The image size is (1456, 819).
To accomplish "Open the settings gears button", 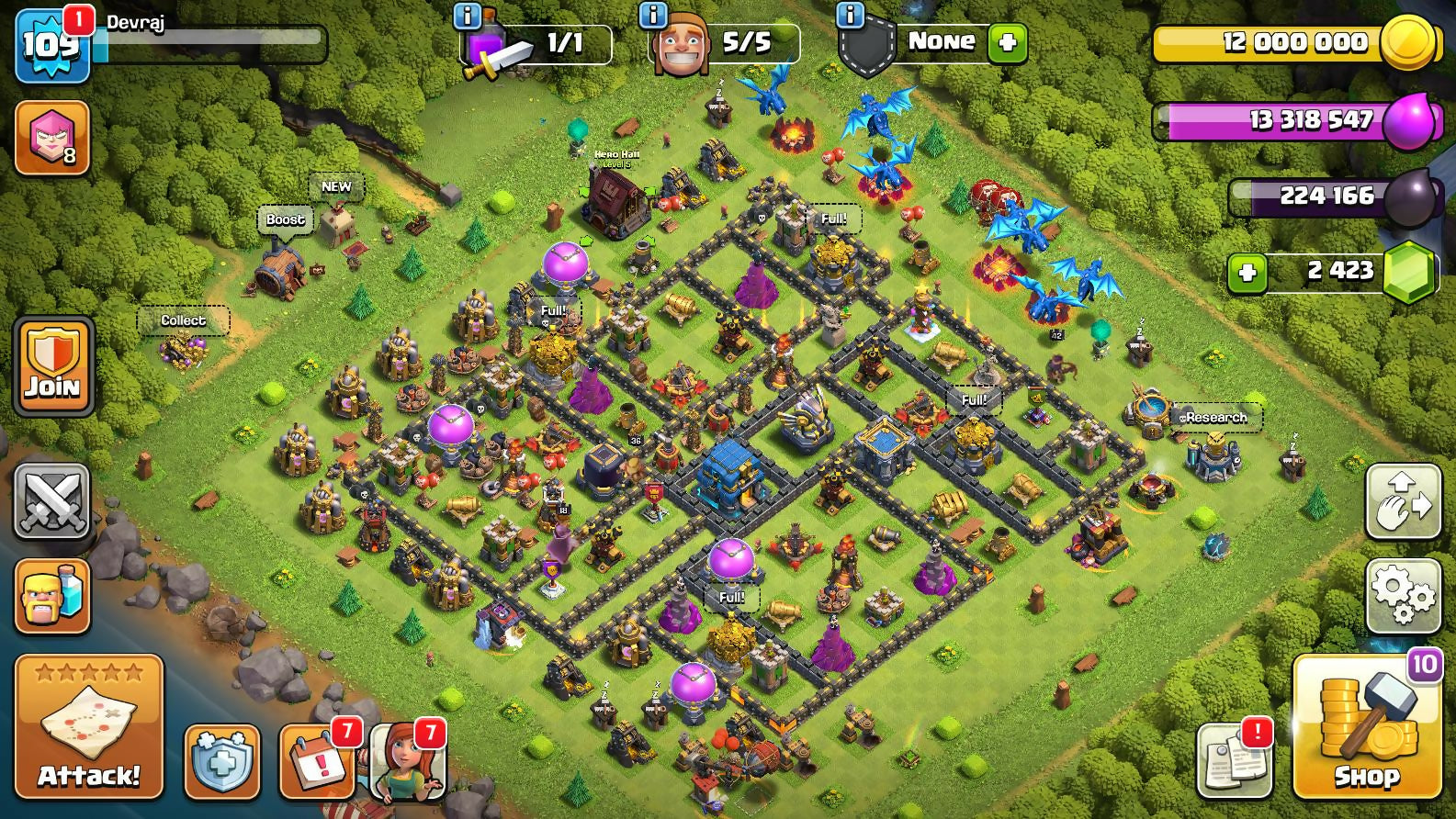I will pos(1403,596).
